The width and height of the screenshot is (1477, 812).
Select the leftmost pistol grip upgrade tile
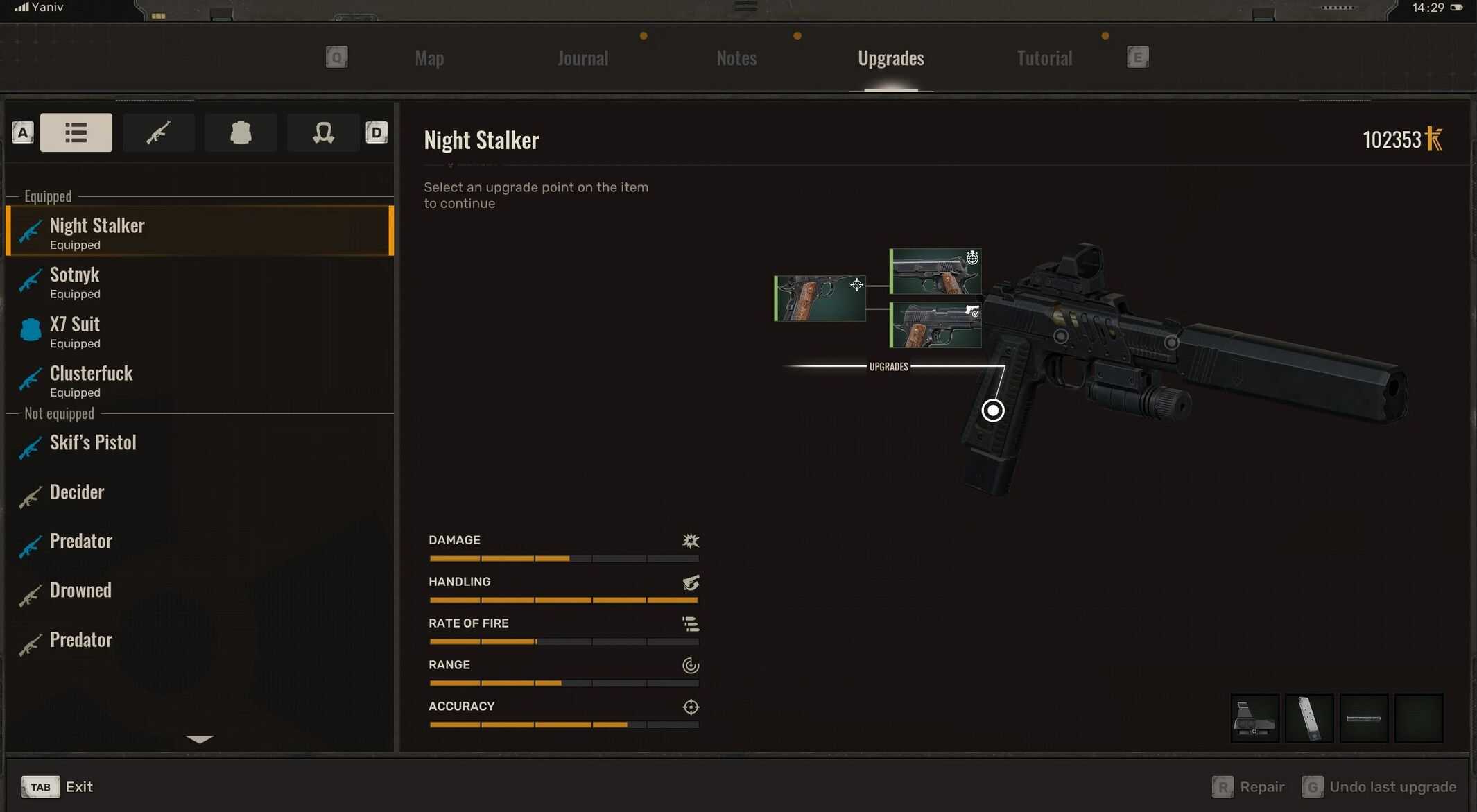820,299
